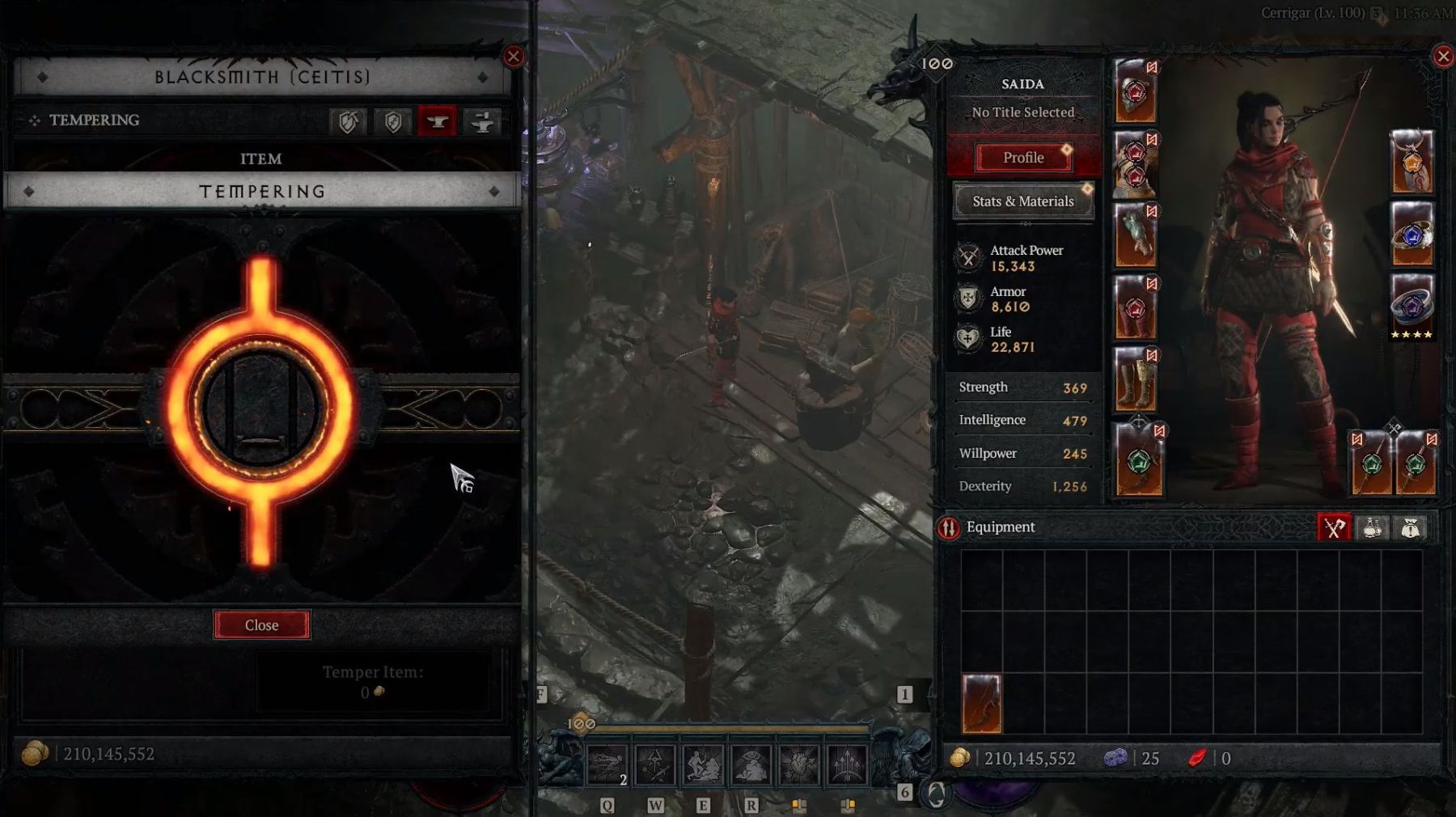This screenshot has height=817, width=1456.
Task: Switch to the cracked shield blacksmith tab
Action: coord(393,122)
